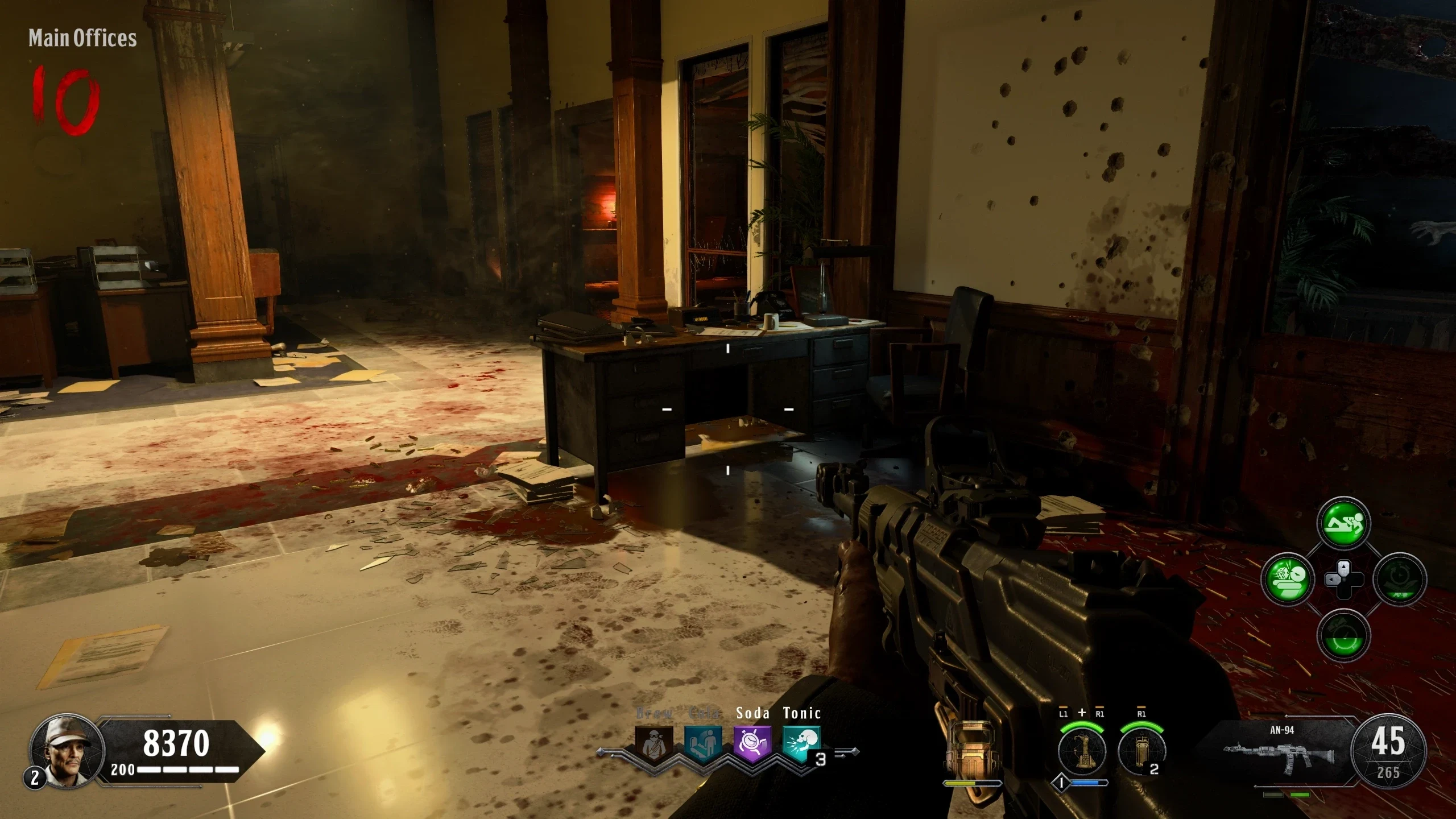Choose the bottom elixir with alarm clock
1456x819 pixels.
coord(1343,635)
